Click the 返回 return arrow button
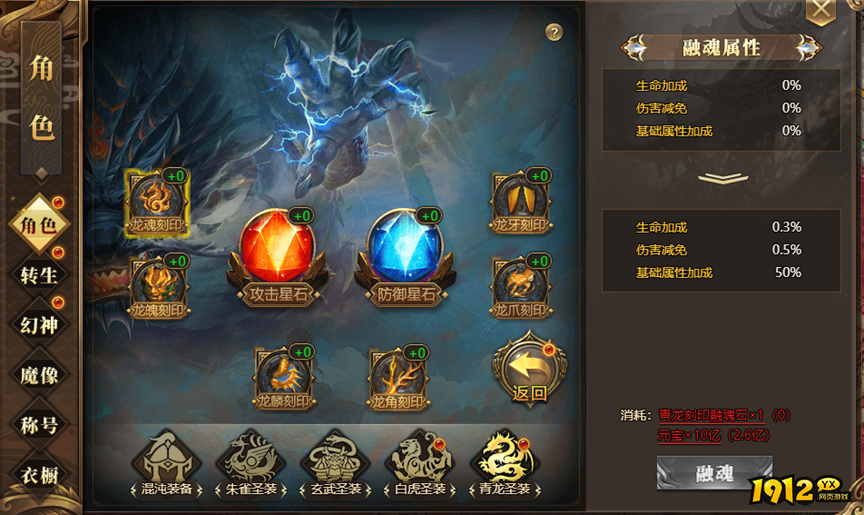The image size is (864, 515). (529, 366)
